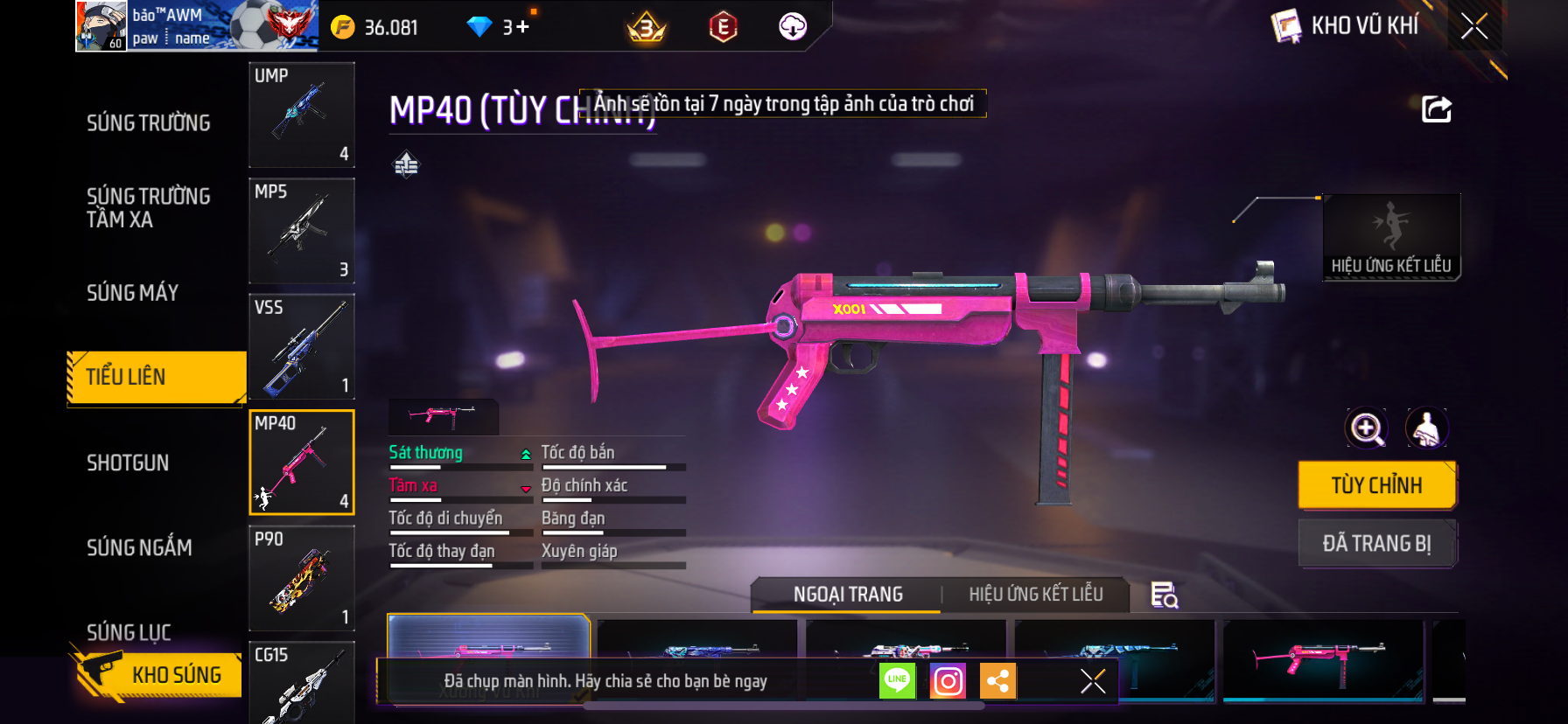Viewport: 1568px width, 724px height.
Task: Select the Súng Trường category
Action: 148,123
